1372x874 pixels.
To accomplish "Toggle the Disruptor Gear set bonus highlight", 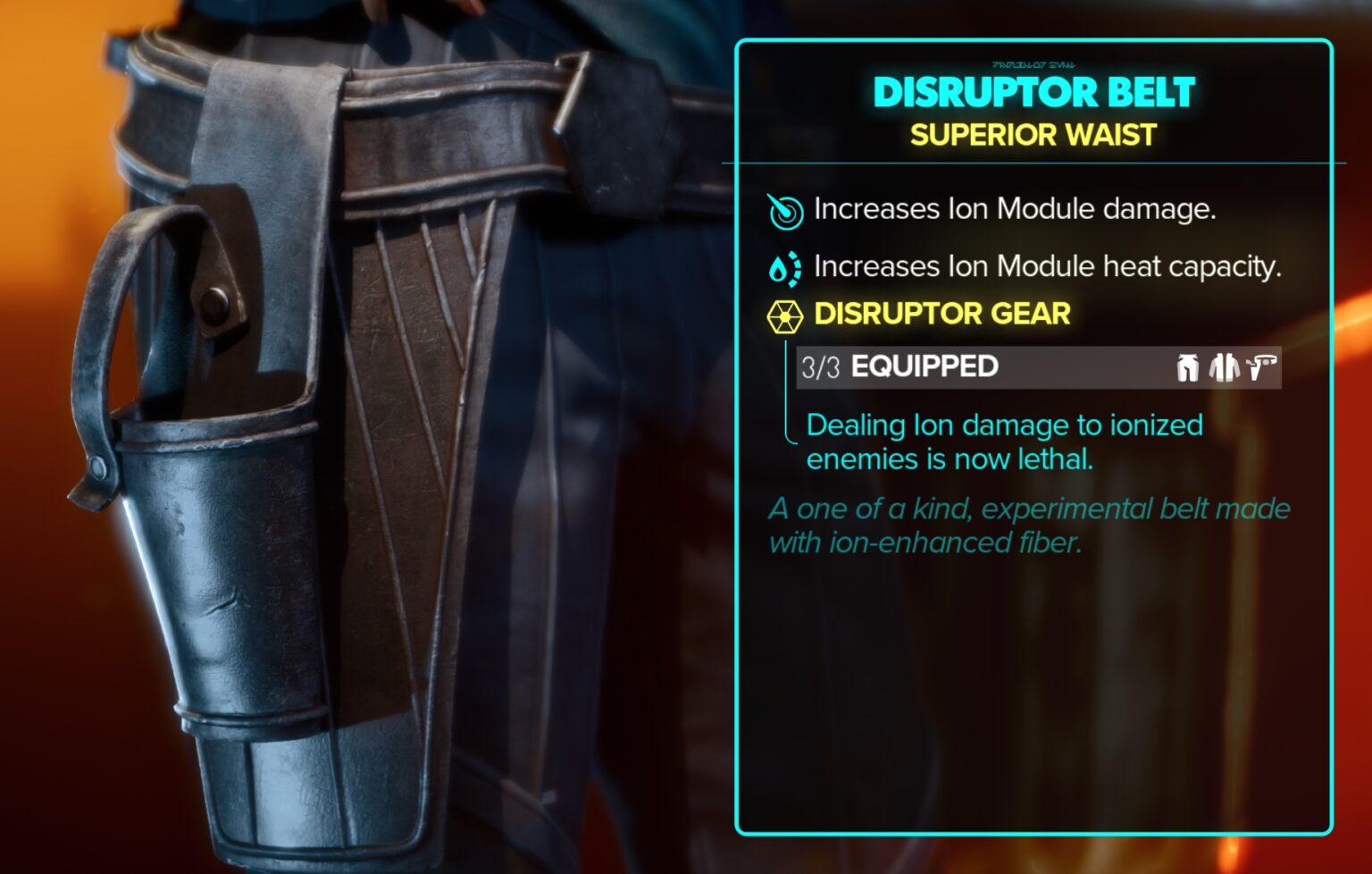I will [942, 315].
